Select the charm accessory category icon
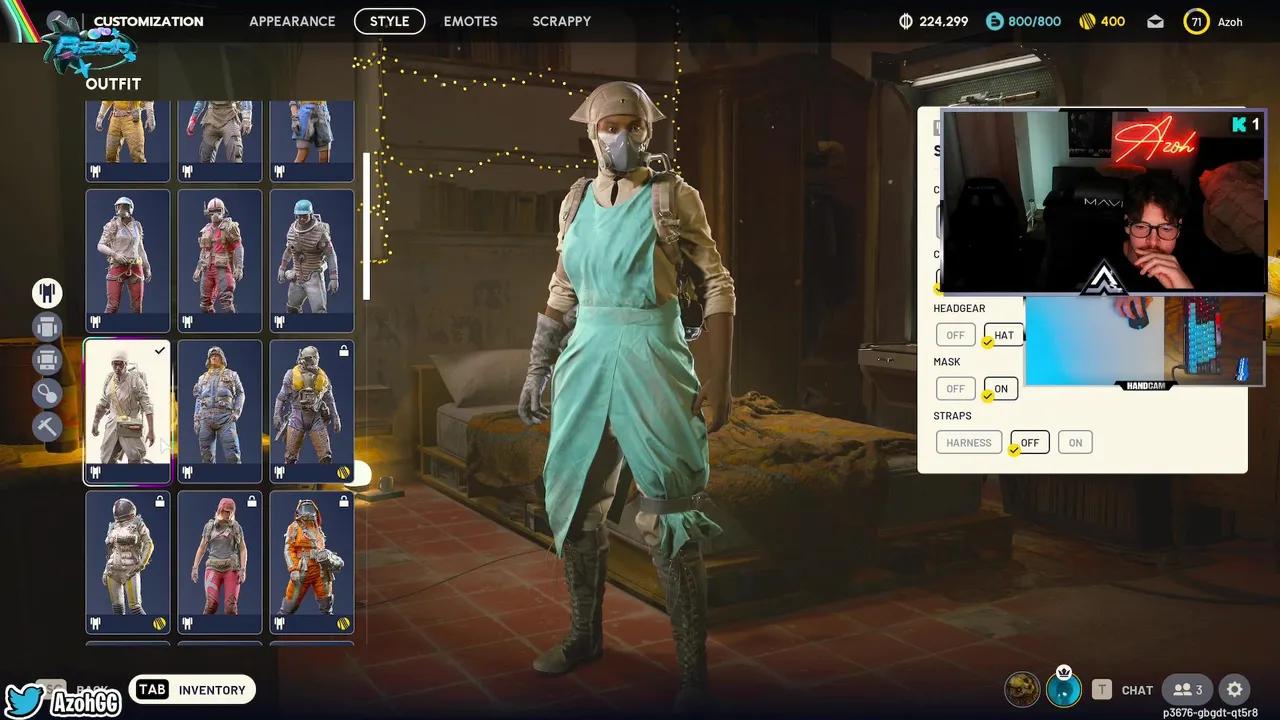This screenshot has width=1280, height=720. pyautogui.click(x=47, y=393)
